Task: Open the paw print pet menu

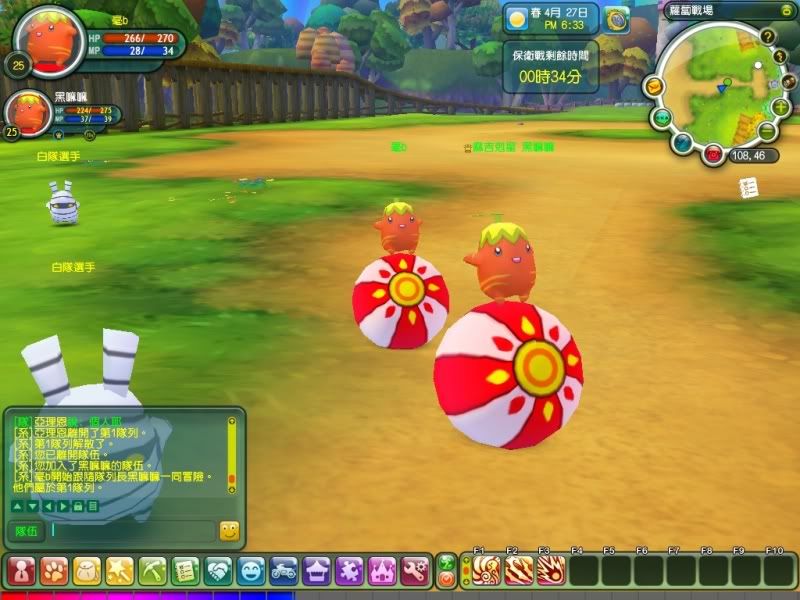Action: 54,571
